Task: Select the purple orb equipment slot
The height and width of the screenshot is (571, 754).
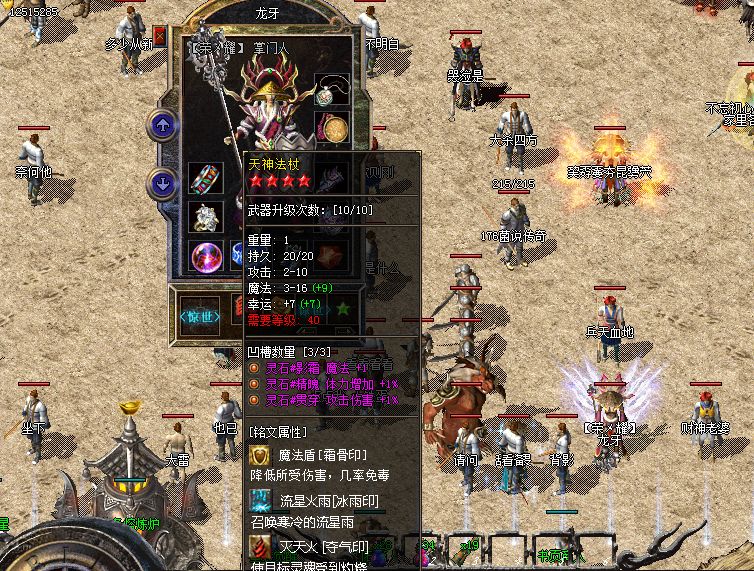Action: pos(206,255)
